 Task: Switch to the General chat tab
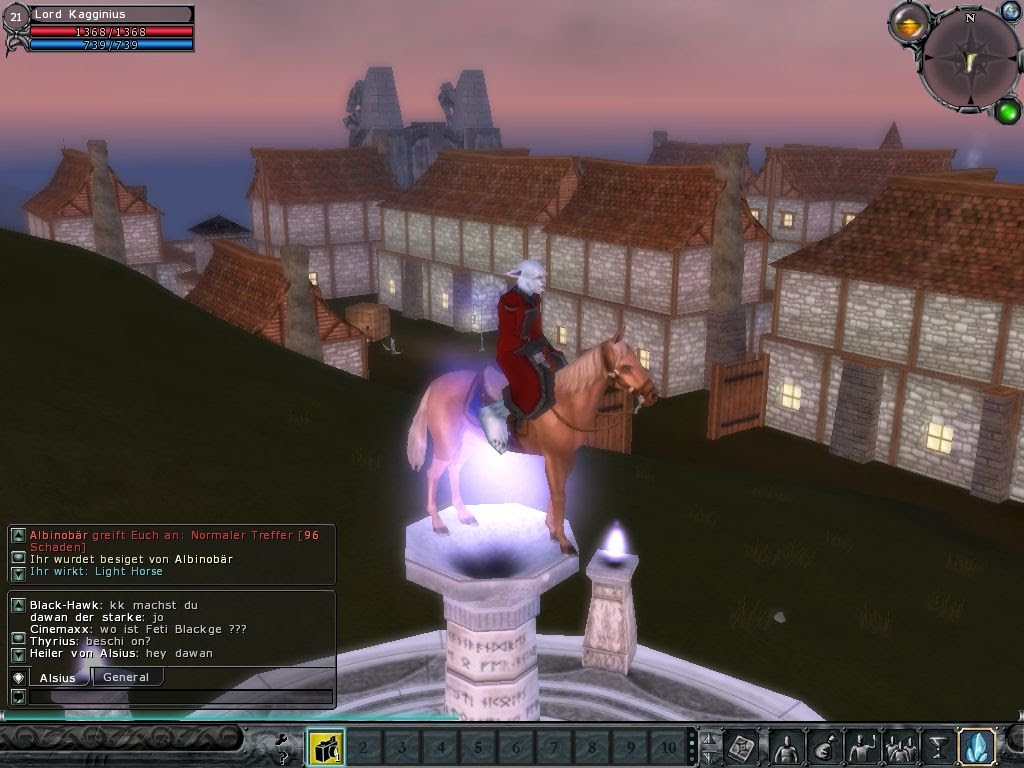[126, 677]
